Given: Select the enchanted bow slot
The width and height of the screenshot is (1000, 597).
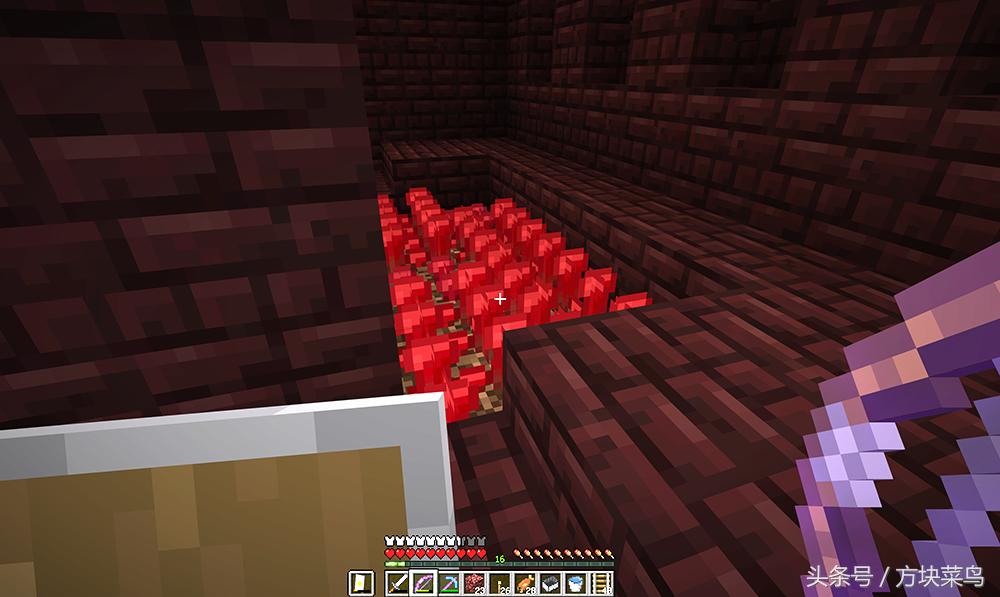Looking at the screenshot, I should pos(421,583).
